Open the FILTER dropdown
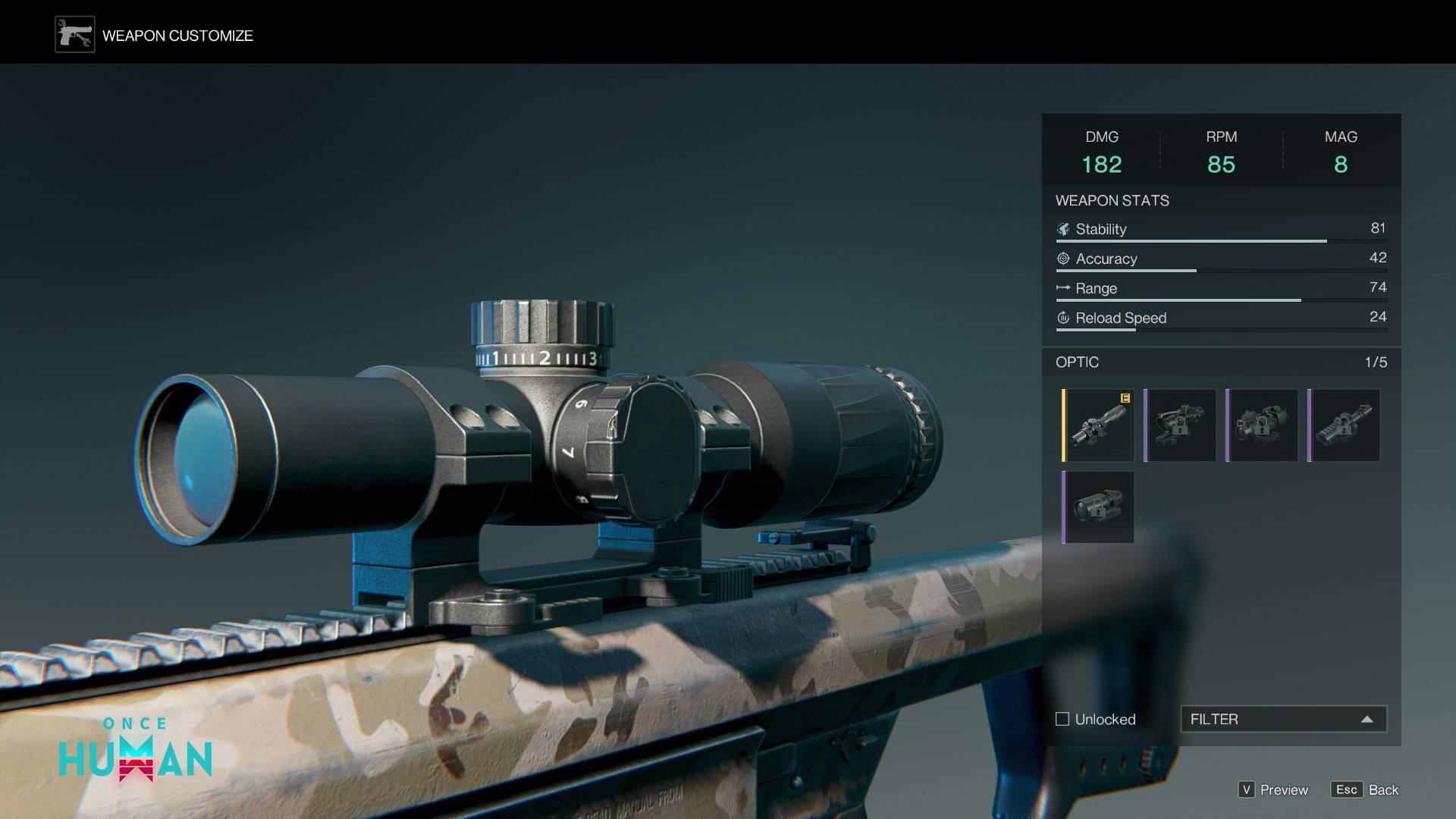The image size is (1456, 819). pyautogui.click(x=1283, y=719)
